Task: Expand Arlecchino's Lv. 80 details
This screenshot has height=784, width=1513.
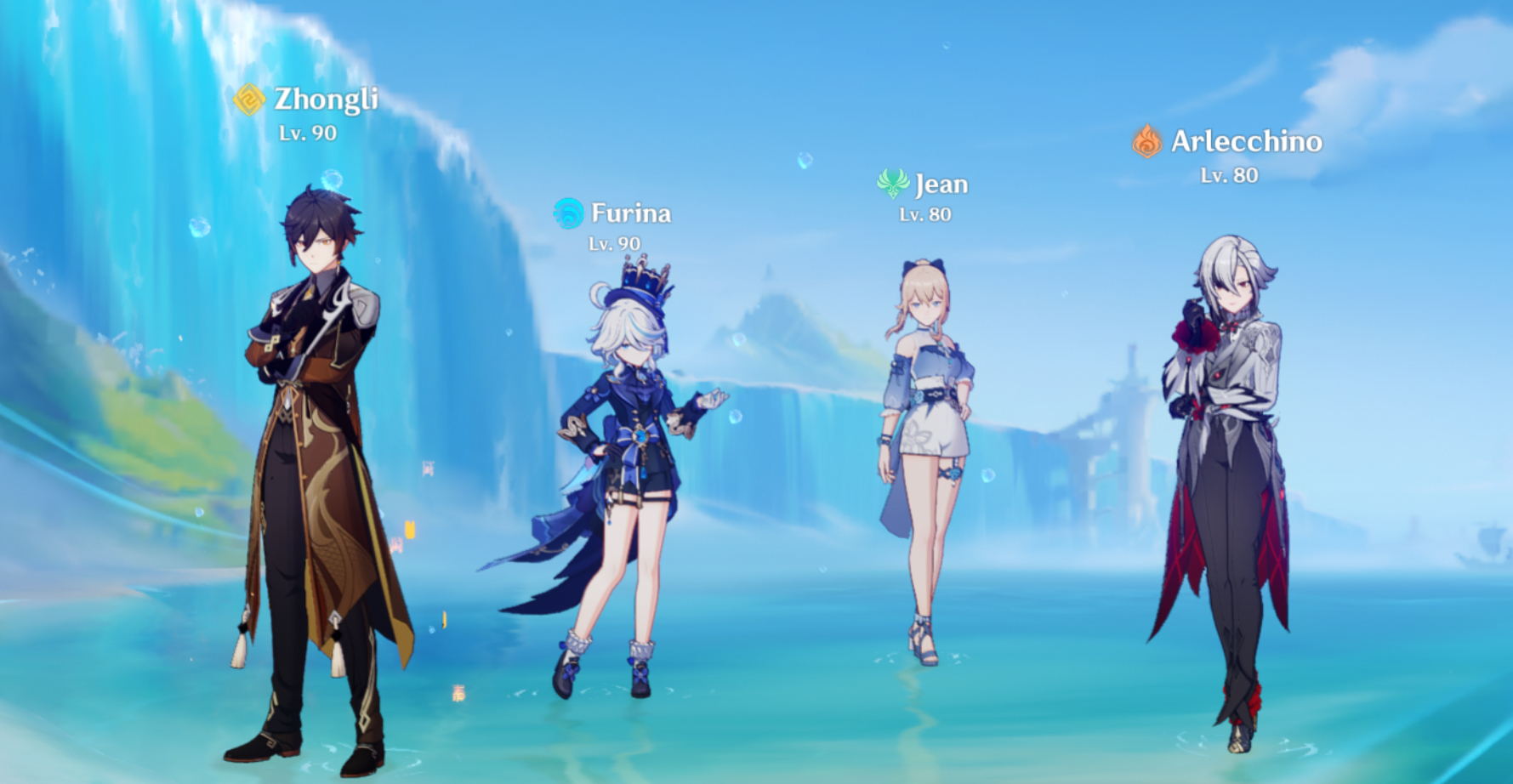Action: pyautogui.click(x=1228, y=177)
